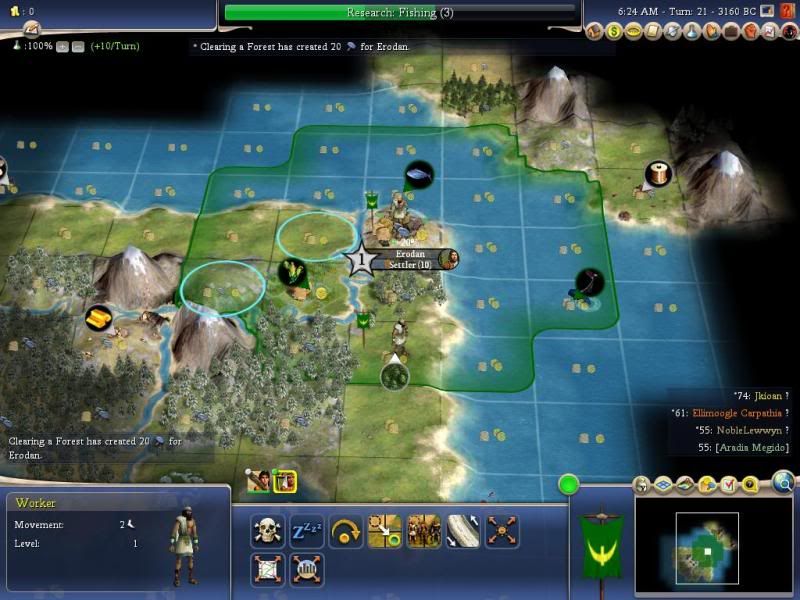The height and width of the screenshot is (600, 800).
Task: Open the globe view magnifier button
Action: 782,485
